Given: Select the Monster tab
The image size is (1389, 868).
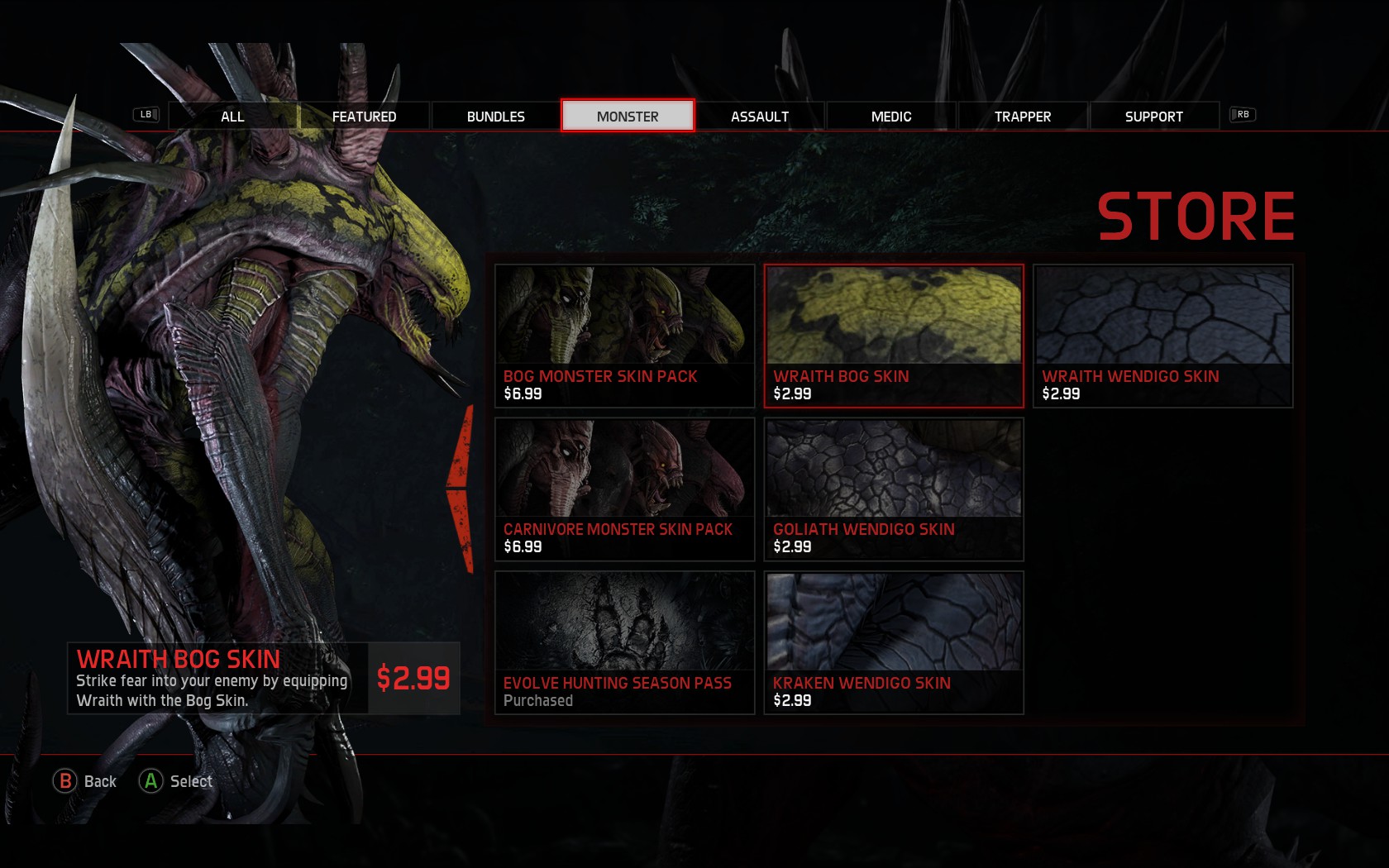Looking at the screenshot, I should click(x=628, y=117).
